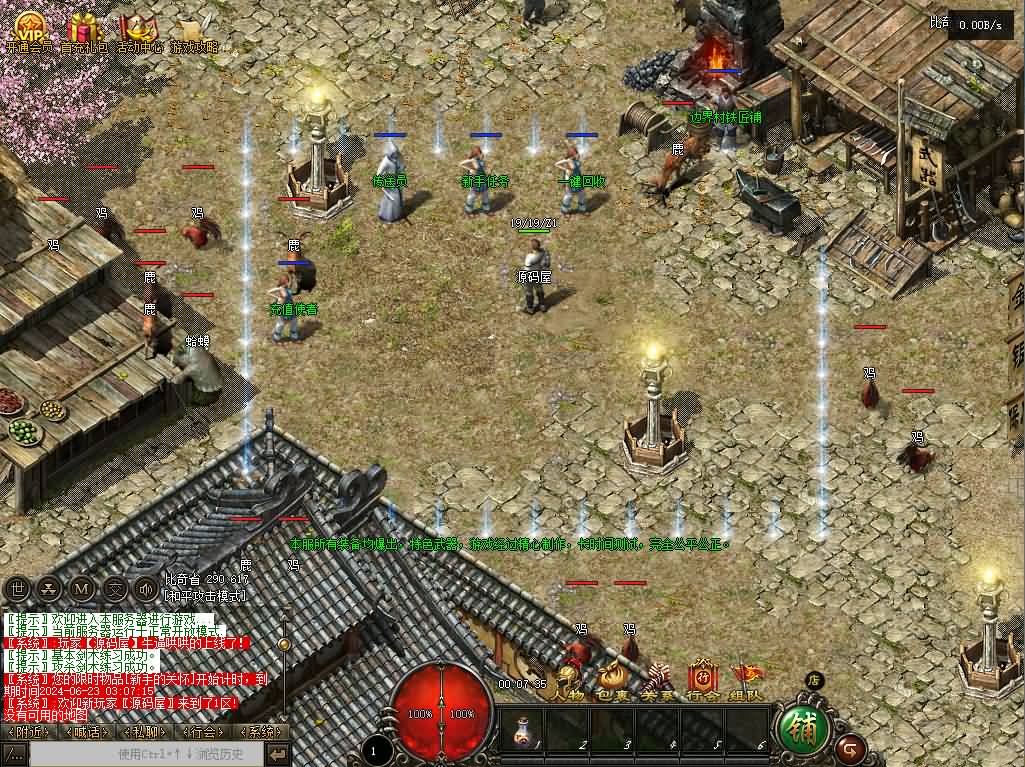Screen dimensions: 1025x767
Task: Open the game guide (游戏攻略) scroll icon
Action: (193, 28)
